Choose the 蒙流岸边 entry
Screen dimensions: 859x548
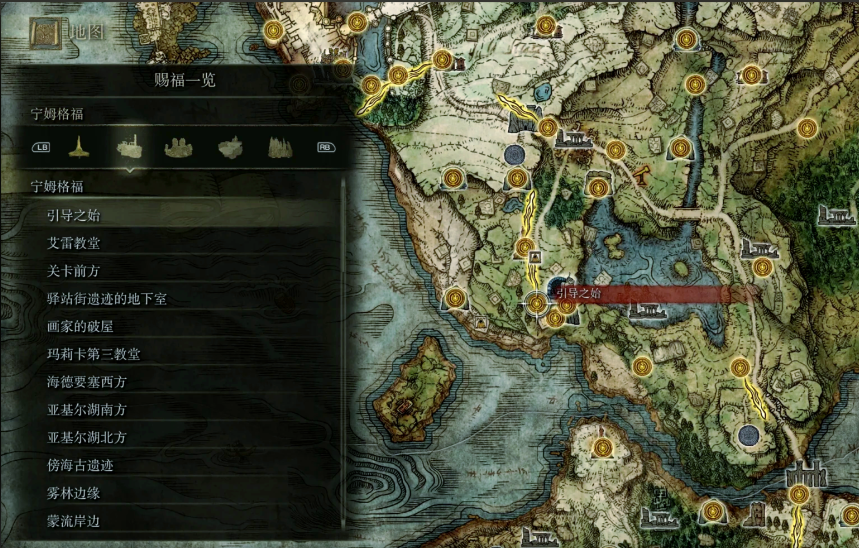(74, 521)
